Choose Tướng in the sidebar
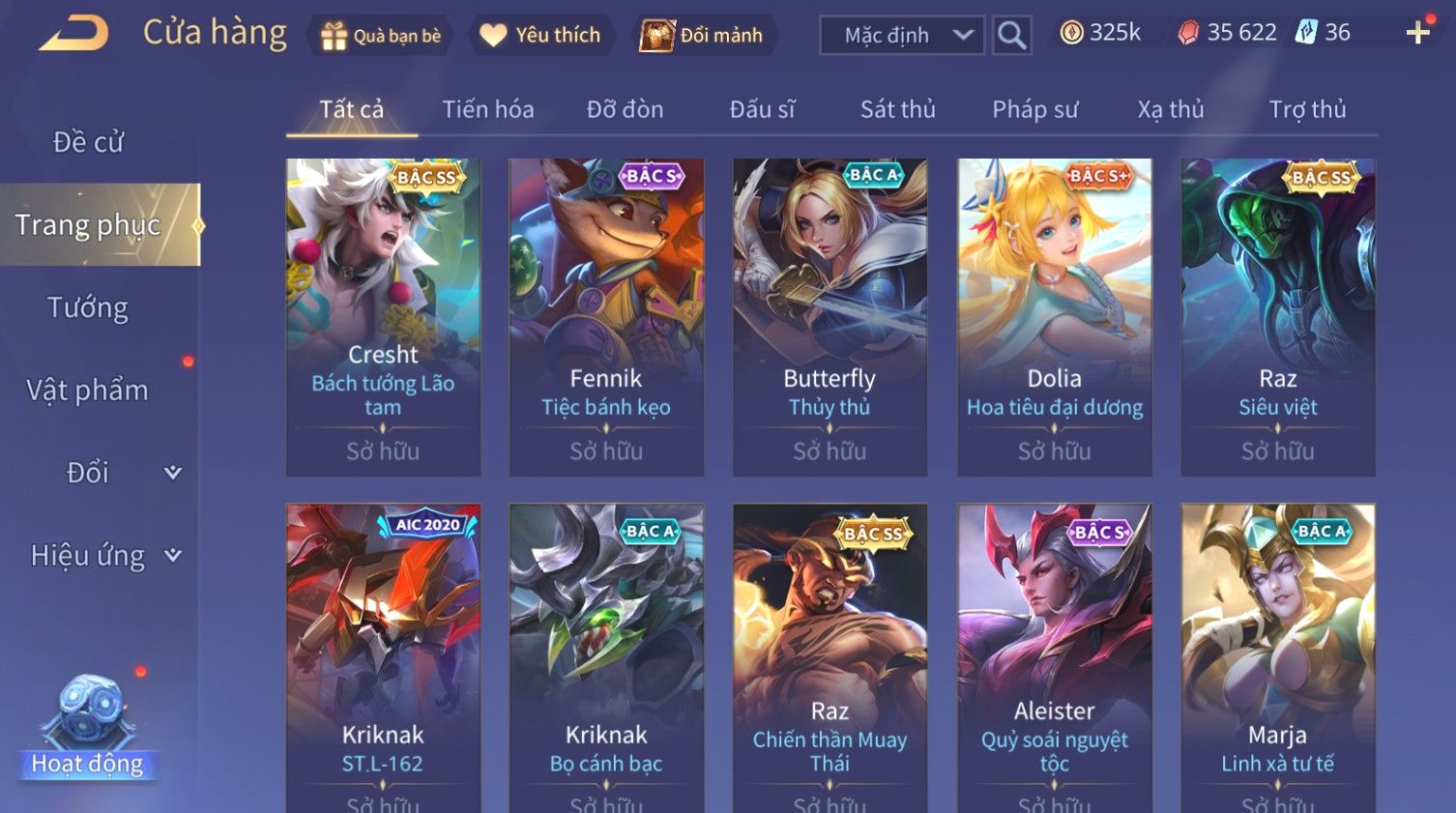Viewport: 1456px width, 813px height. tap(88, 307)
